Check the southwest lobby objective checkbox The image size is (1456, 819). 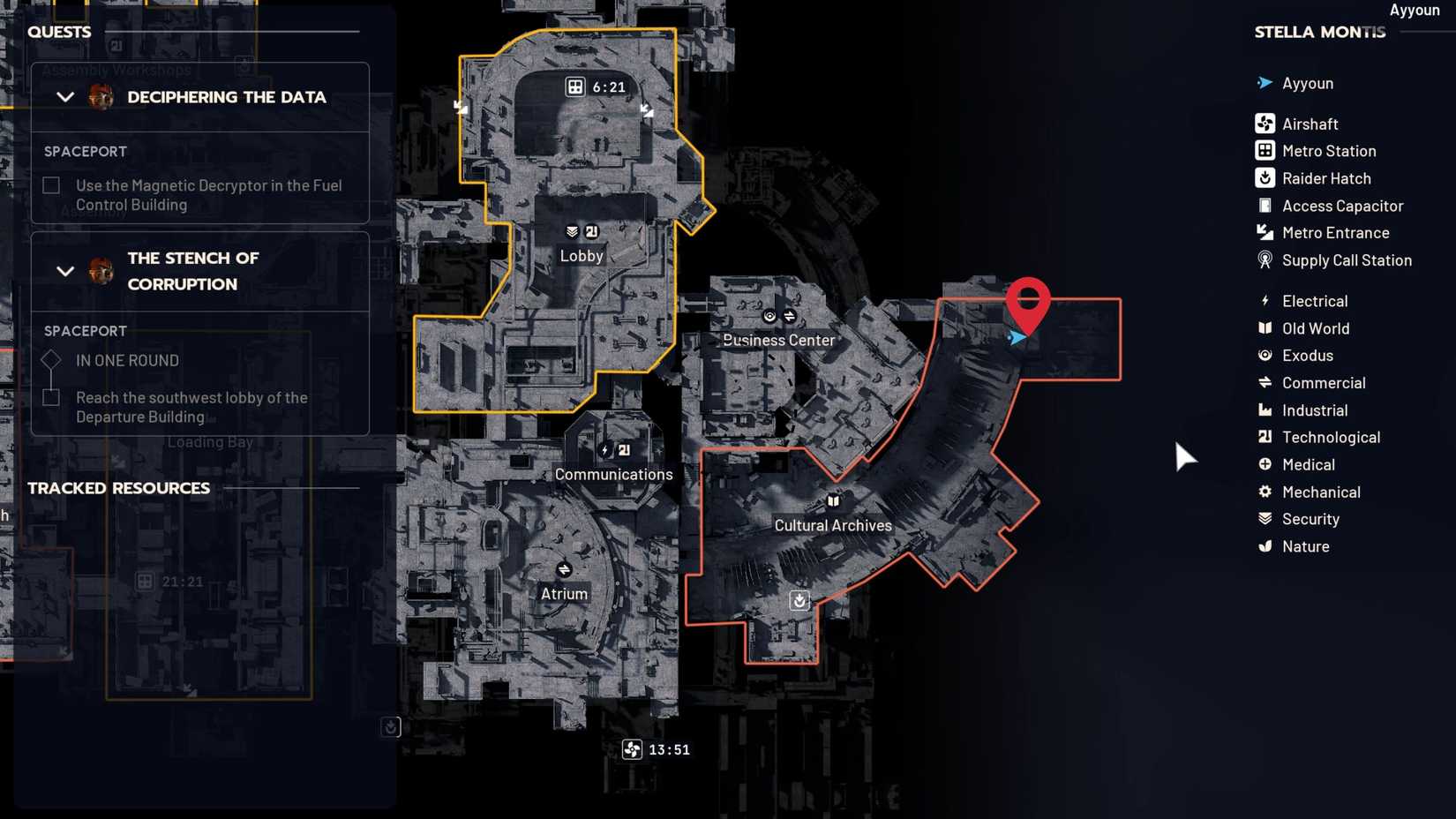click(x=50, y=397)
